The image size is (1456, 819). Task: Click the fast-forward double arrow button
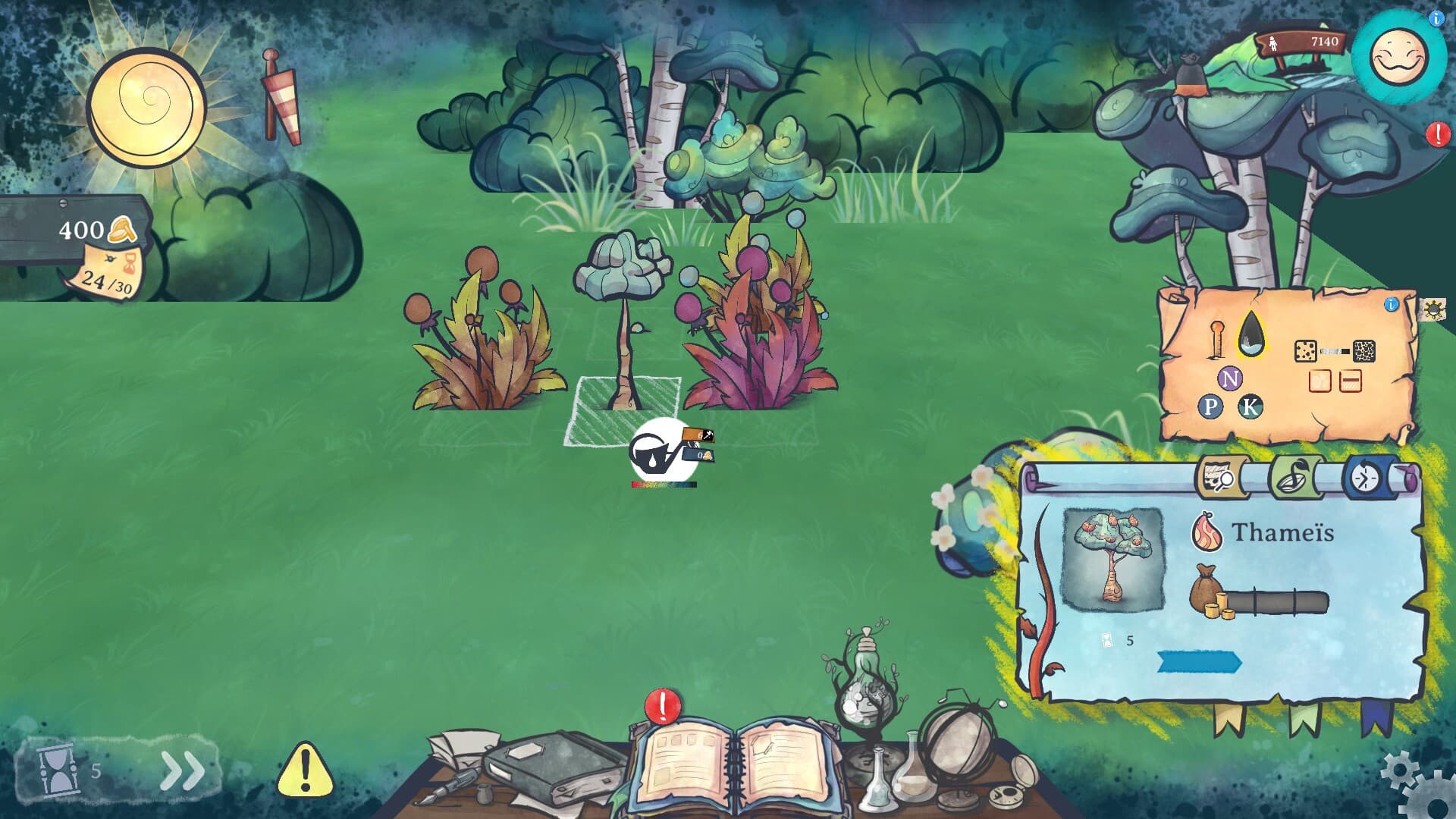[183, 770]
